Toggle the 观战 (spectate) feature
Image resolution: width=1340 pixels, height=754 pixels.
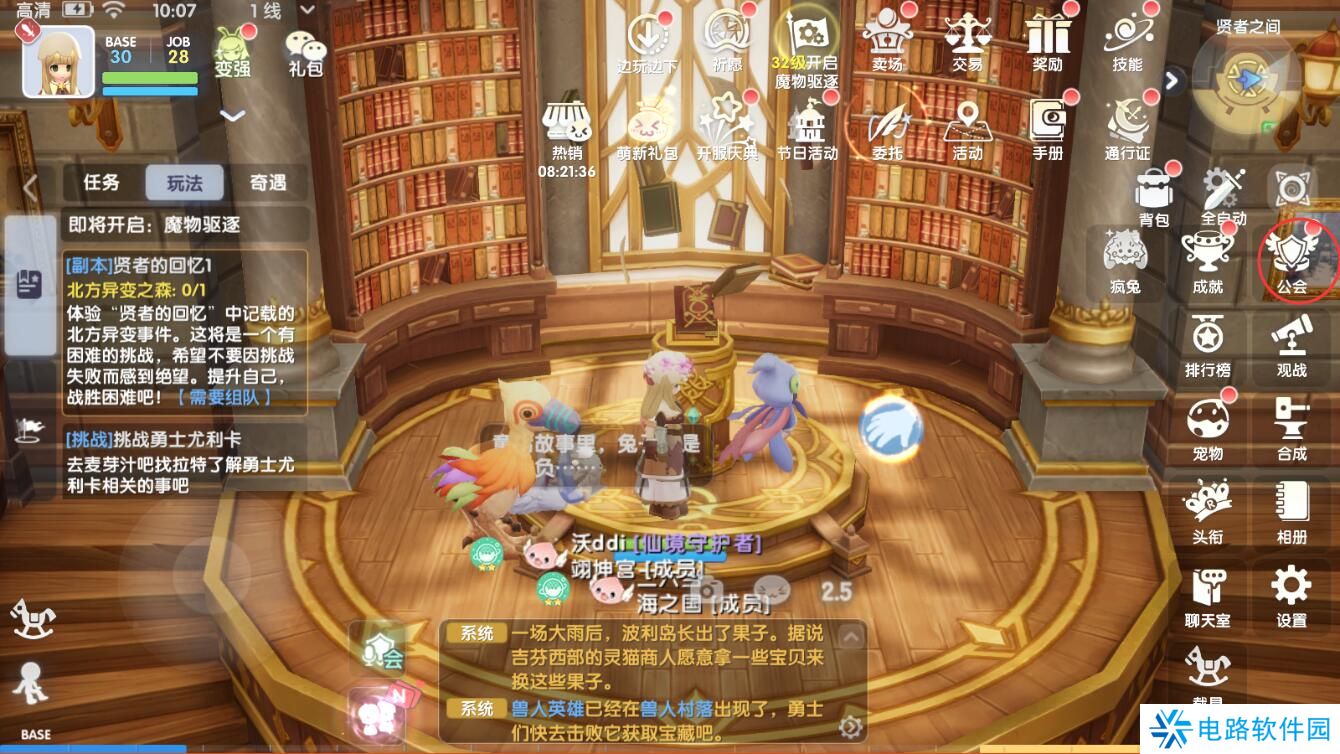[1290, 342]
